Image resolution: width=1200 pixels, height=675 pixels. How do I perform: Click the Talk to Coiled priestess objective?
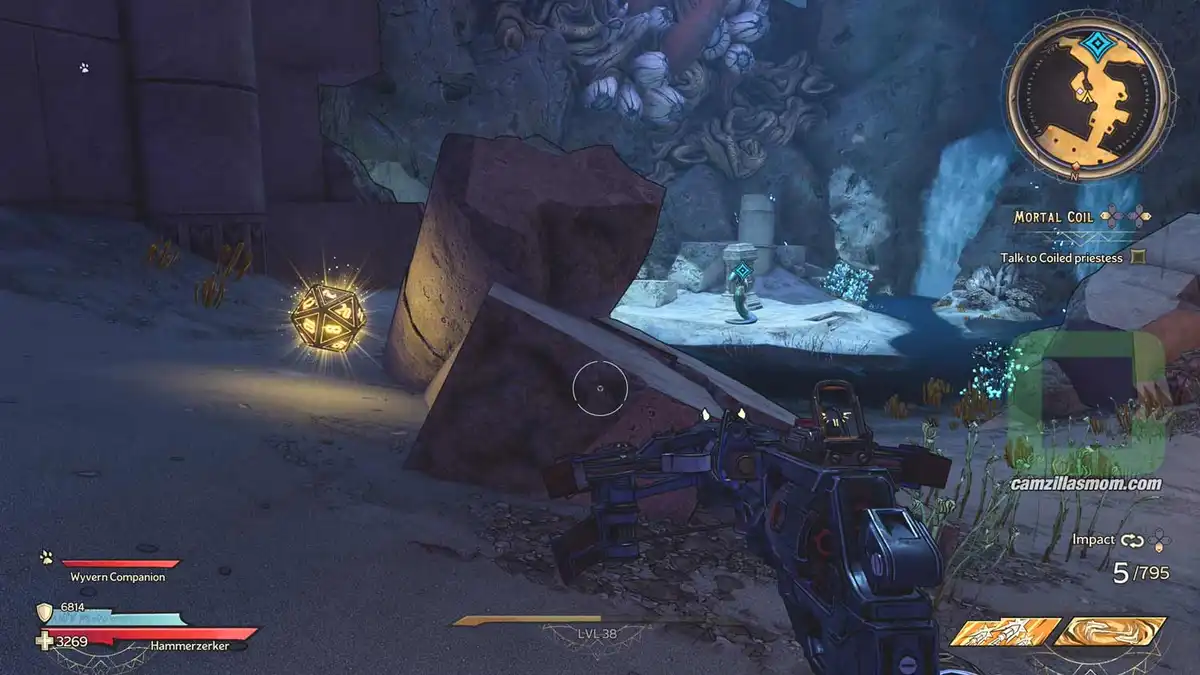click(1061, 257)
